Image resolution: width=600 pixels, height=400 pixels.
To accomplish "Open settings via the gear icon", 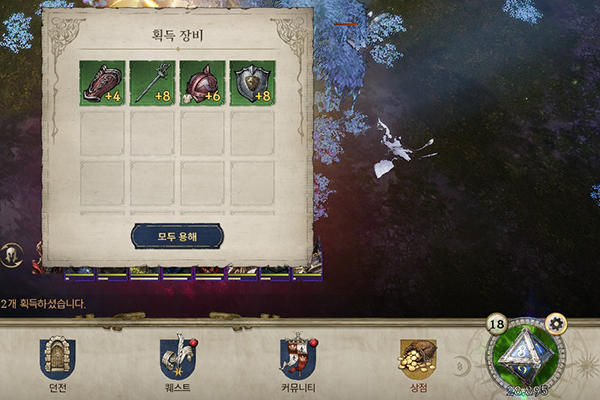I will (556, 323).
